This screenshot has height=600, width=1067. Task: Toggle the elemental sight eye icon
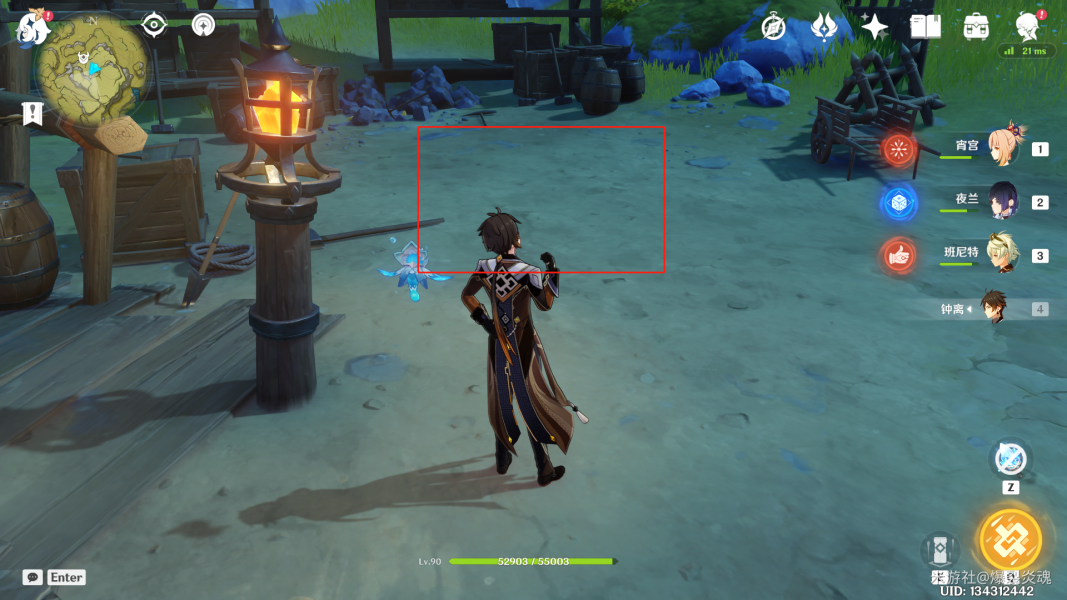[153, 24]
